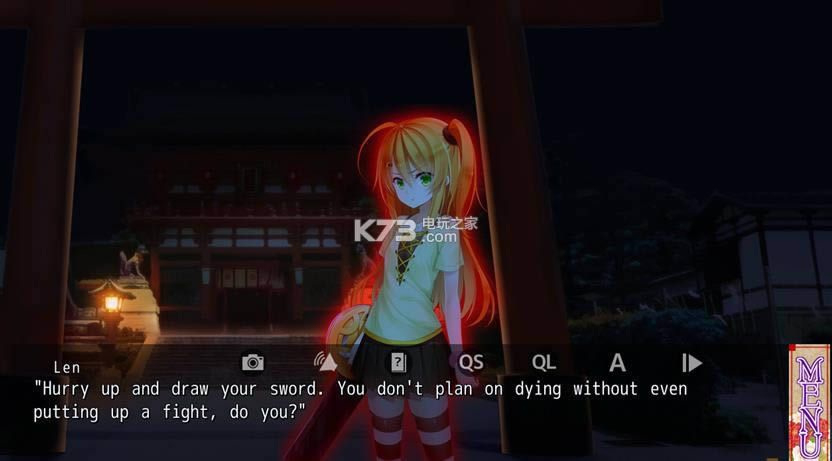The height and width of the screenshot is (461, 832).
Task: Open the question-mark log icon
Action: (398, 362)
